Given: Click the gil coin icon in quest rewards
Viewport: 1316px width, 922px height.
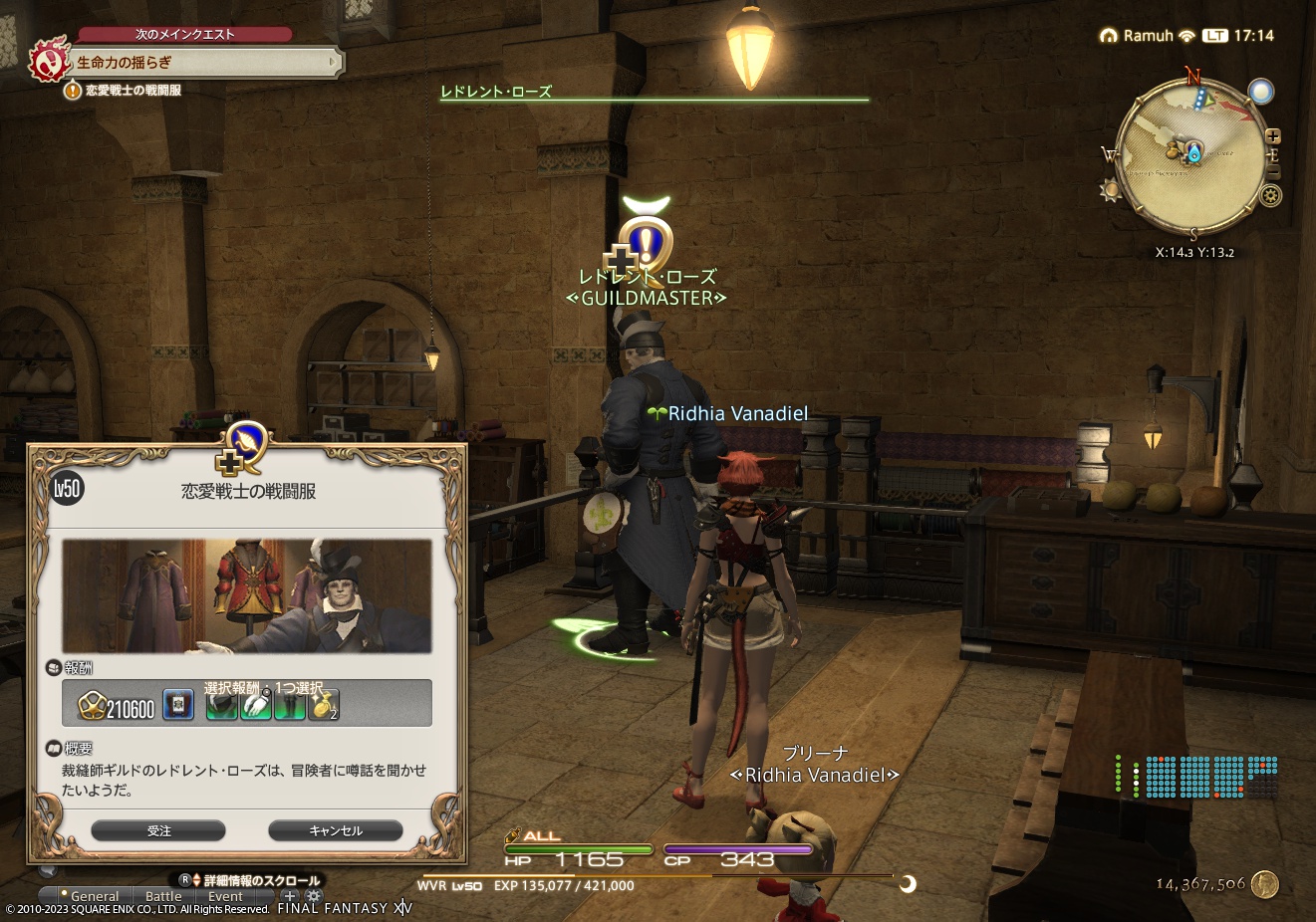Looking at the screenshot, I should coord(95,704).
